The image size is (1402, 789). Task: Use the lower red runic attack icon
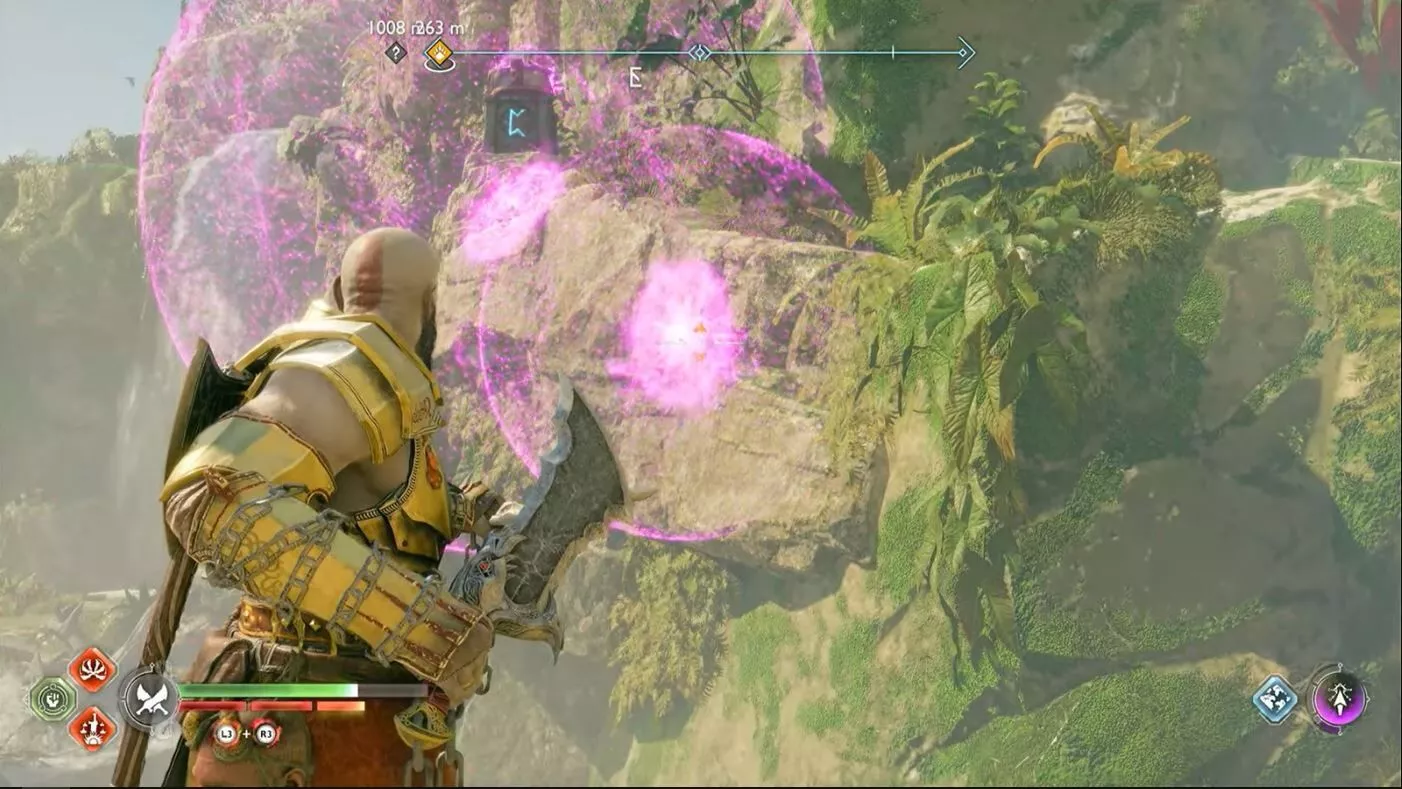[x=92, y=728]
